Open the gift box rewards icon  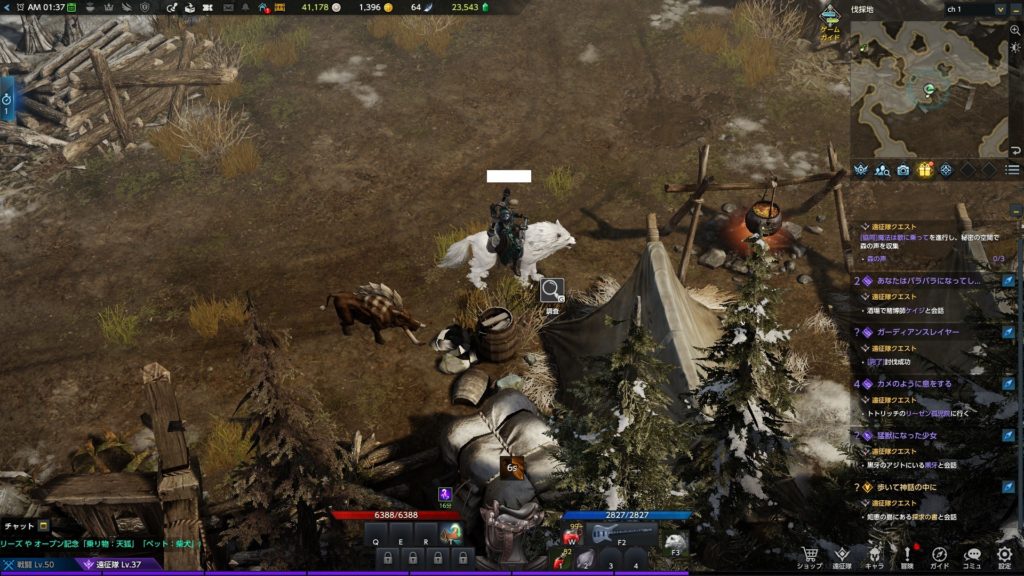[925, 170]
